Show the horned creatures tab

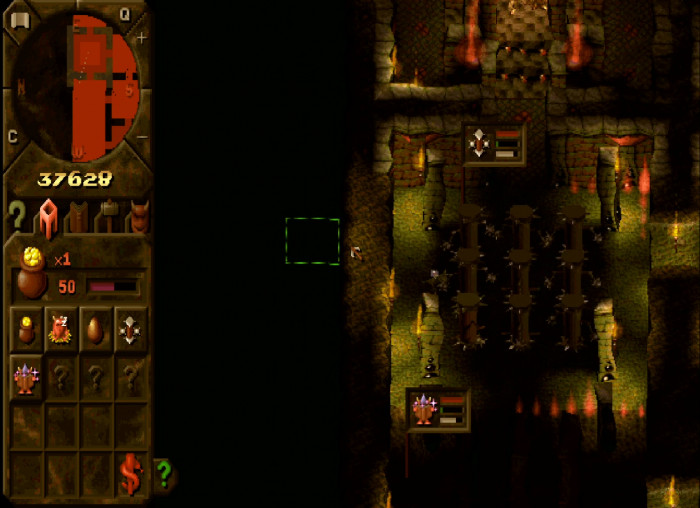(x=138, y=216)
